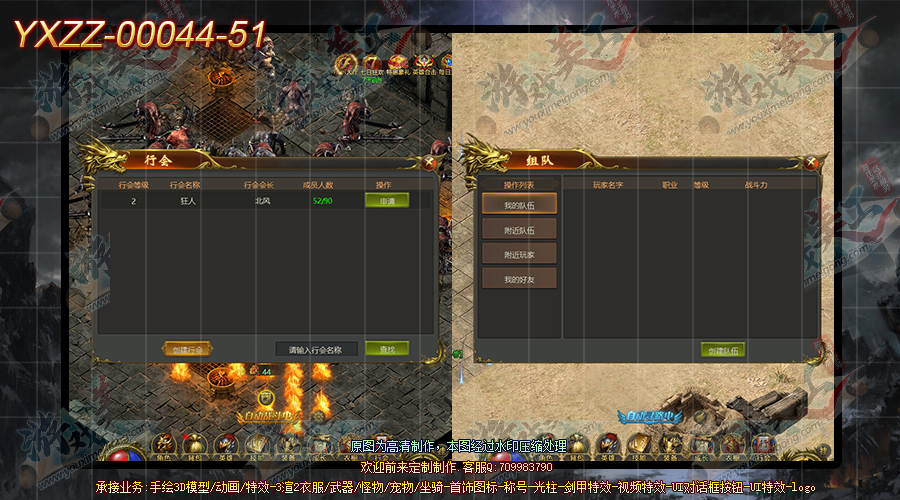Select the 狂人 guild row
900x500 pixels.
coord(240,201)
